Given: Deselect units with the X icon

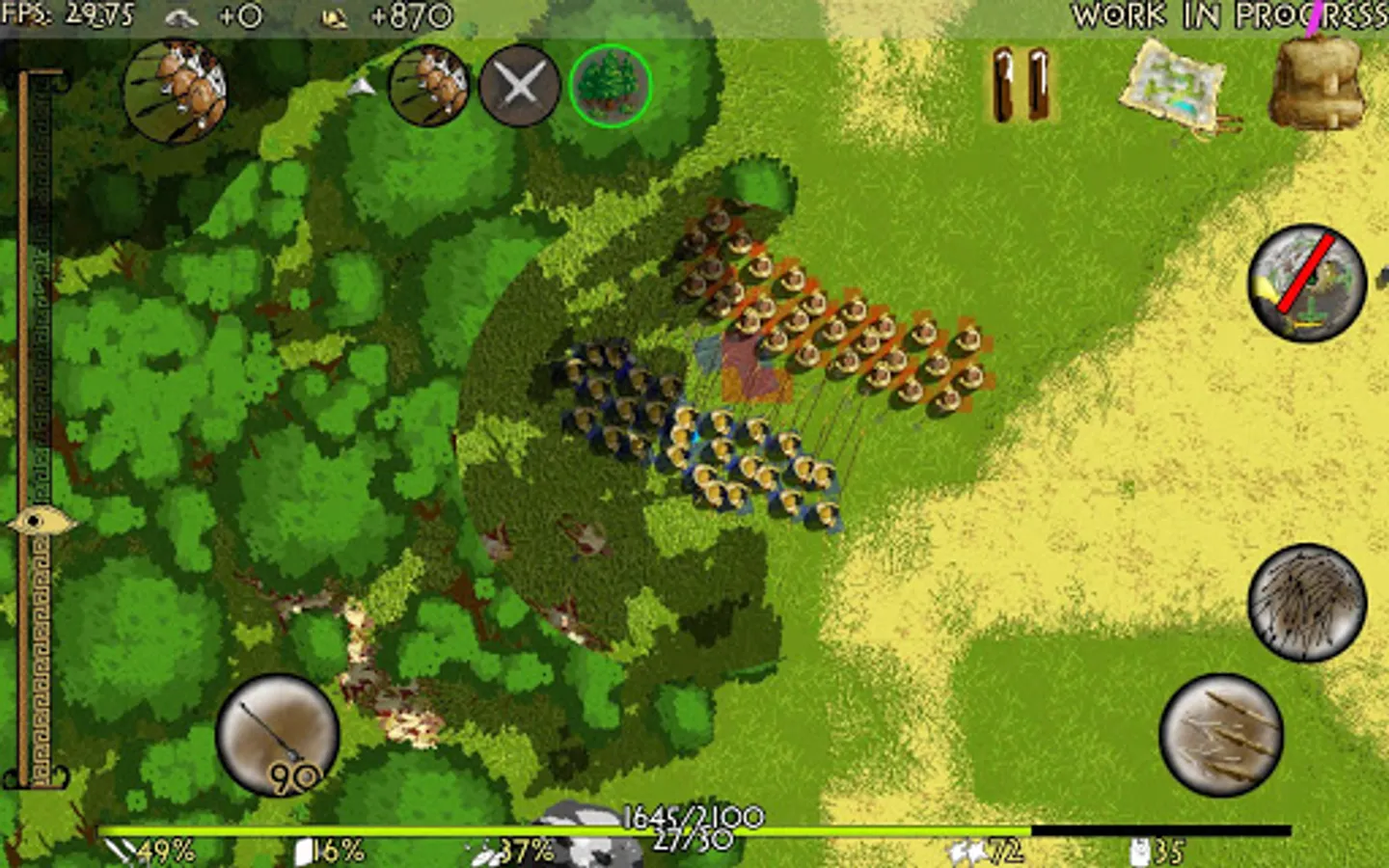Looking at the screenshot, I should pos(520,87).
